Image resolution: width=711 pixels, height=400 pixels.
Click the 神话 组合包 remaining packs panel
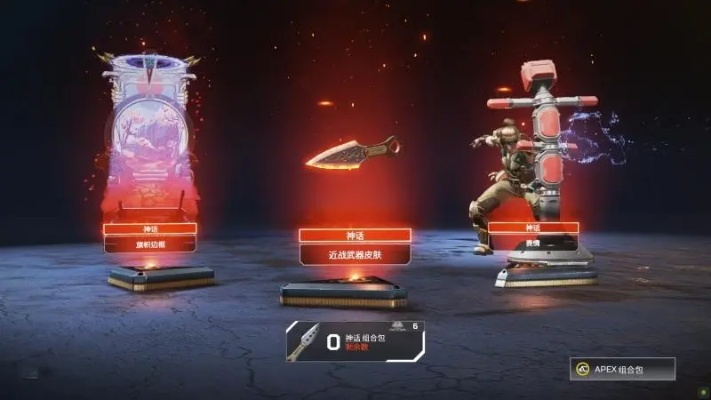(355, 341)
